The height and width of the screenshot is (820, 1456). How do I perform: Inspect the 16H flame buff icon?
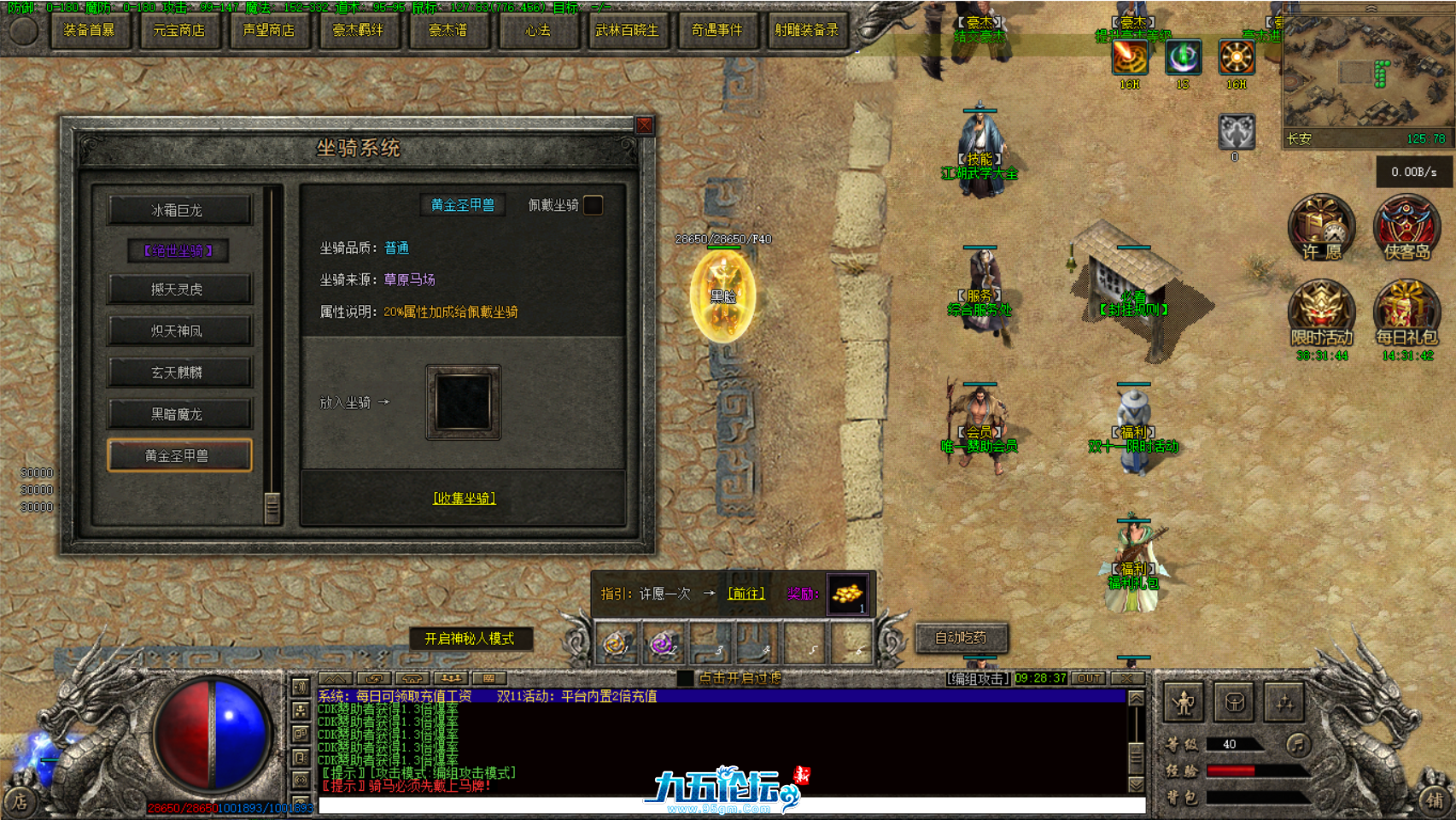1129,58
